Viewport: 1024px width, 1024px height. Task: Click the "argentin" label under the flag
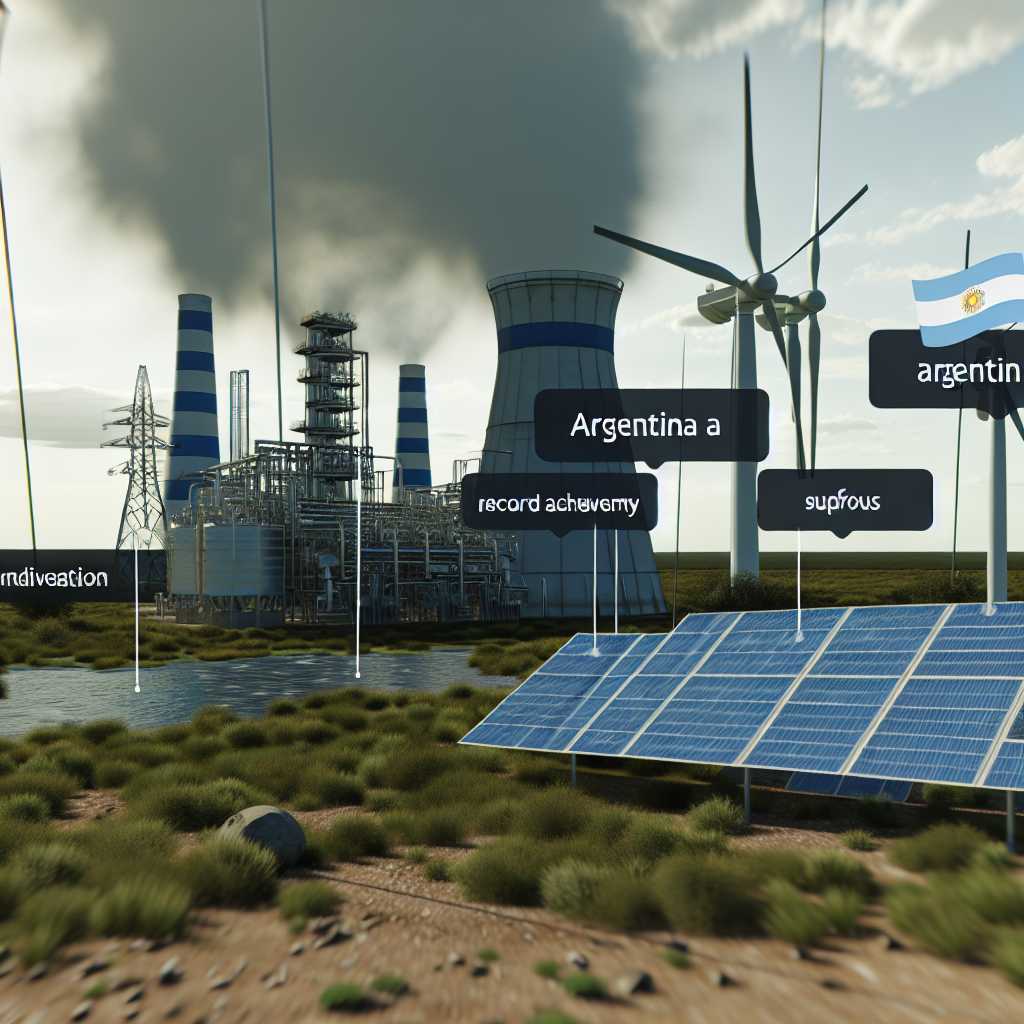pyautogui.click(x=948, y=370)
